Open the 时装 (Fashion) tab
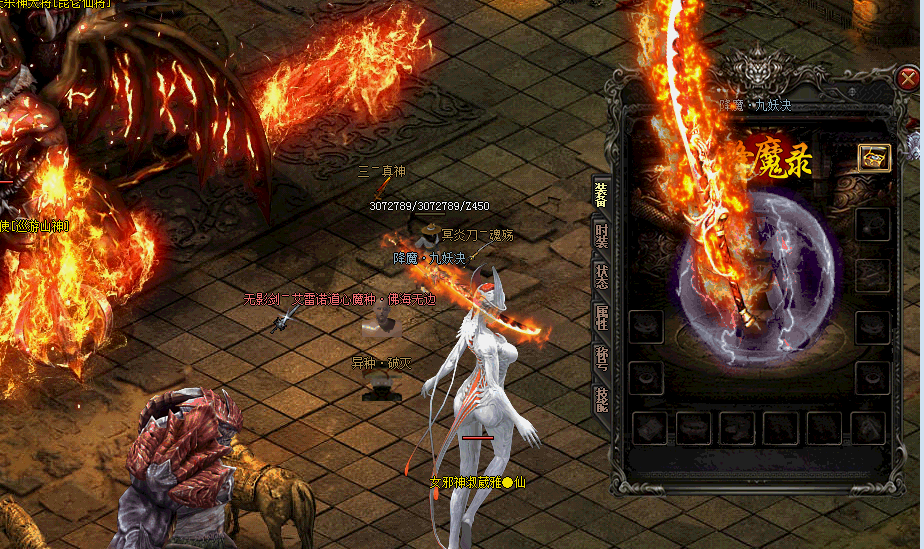This screenshot has width=924, height=549. [601, 234]
